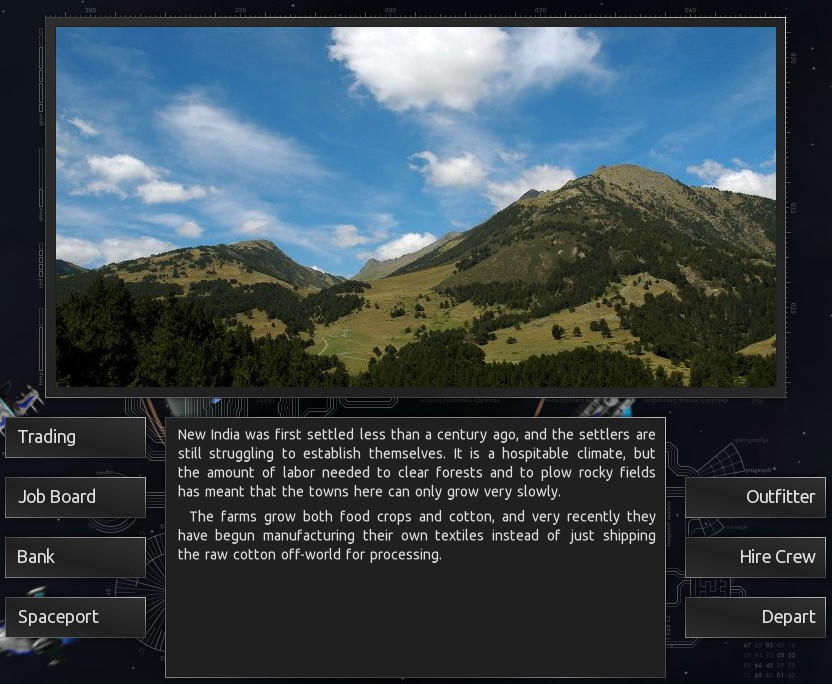
Task: Check the Job Board
Action: pos(75,497)
